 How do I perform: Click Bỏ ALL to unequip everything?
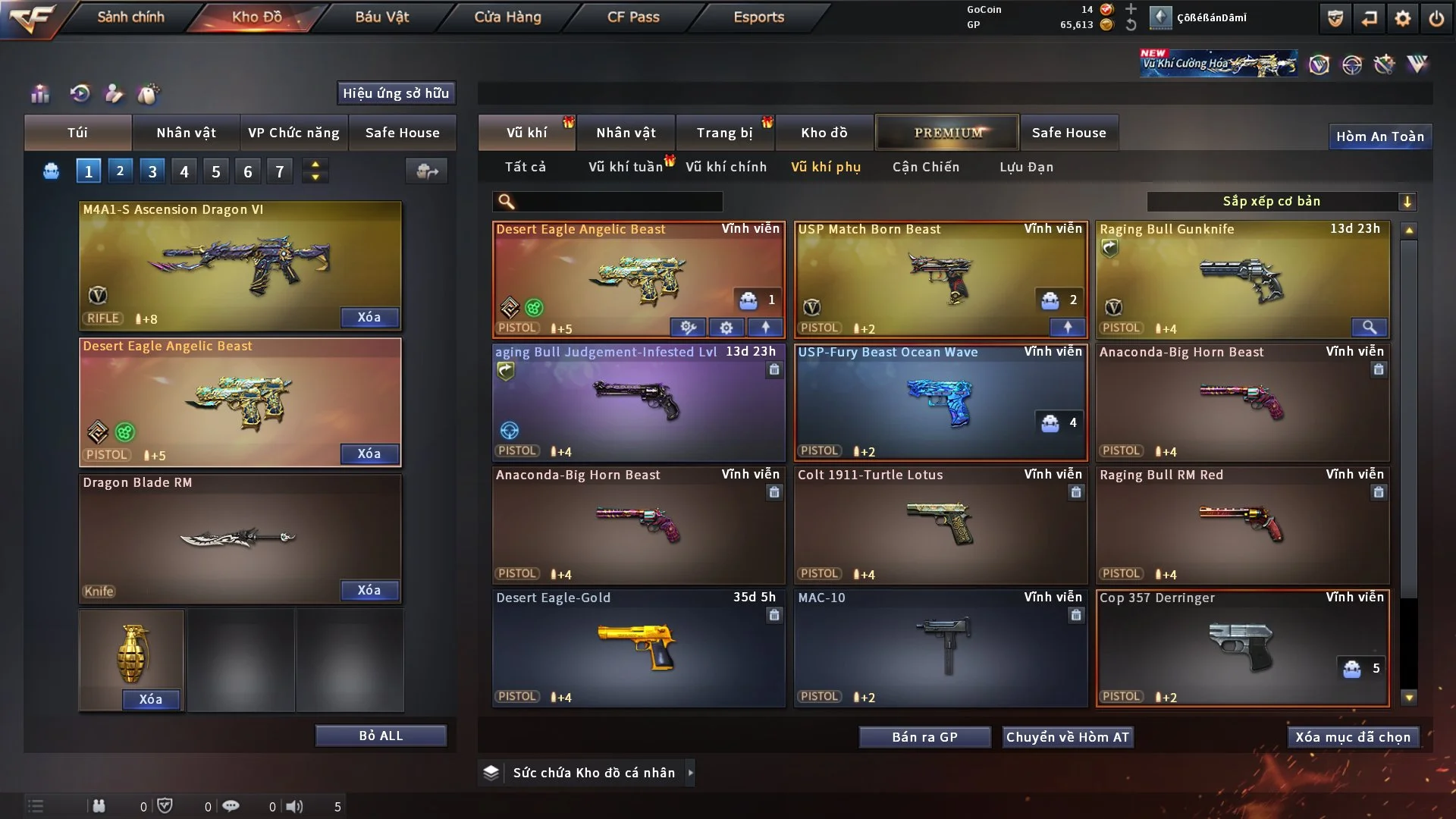[381, 736]
